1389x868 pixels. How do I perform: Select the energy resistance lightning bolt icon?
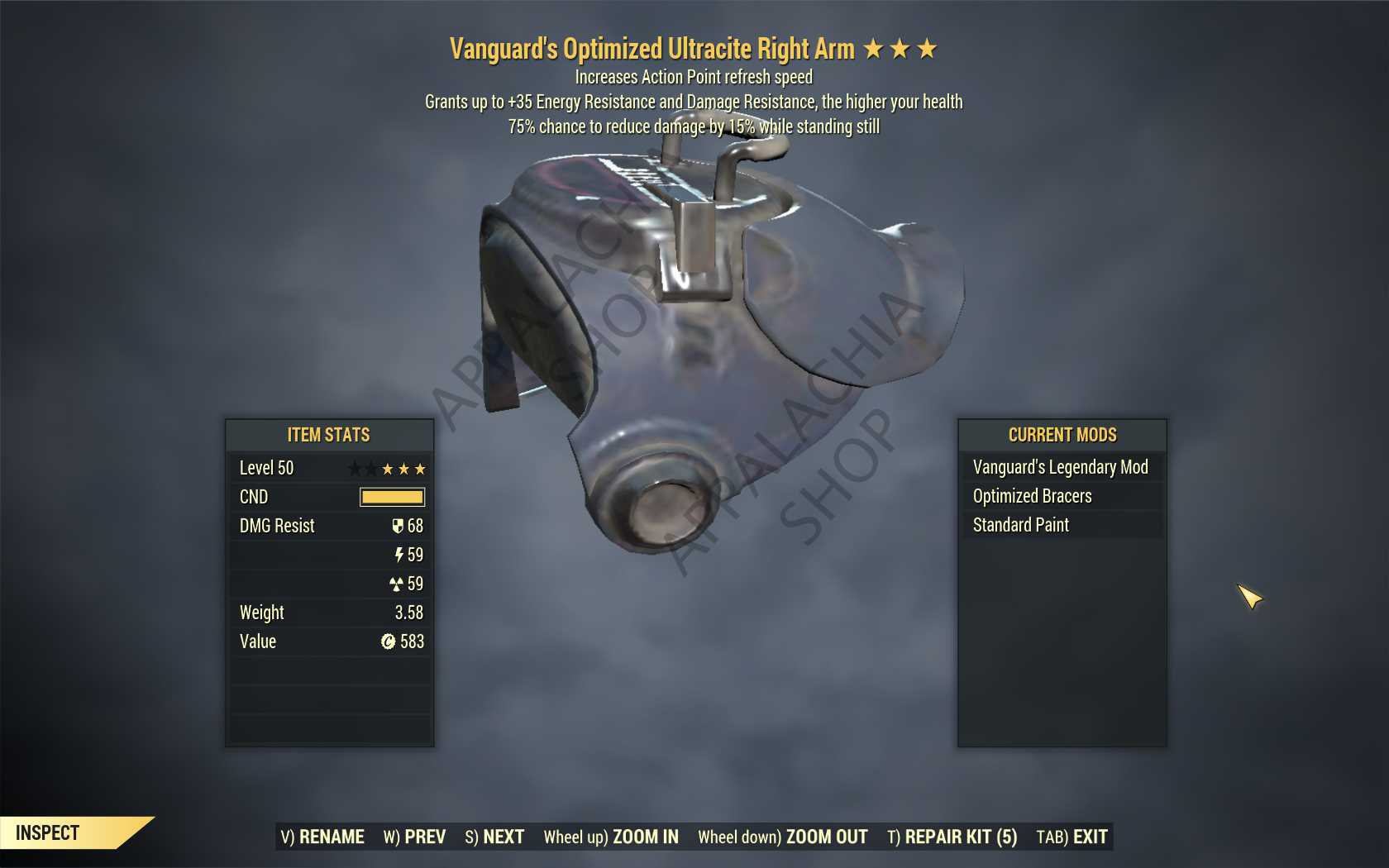399,555
